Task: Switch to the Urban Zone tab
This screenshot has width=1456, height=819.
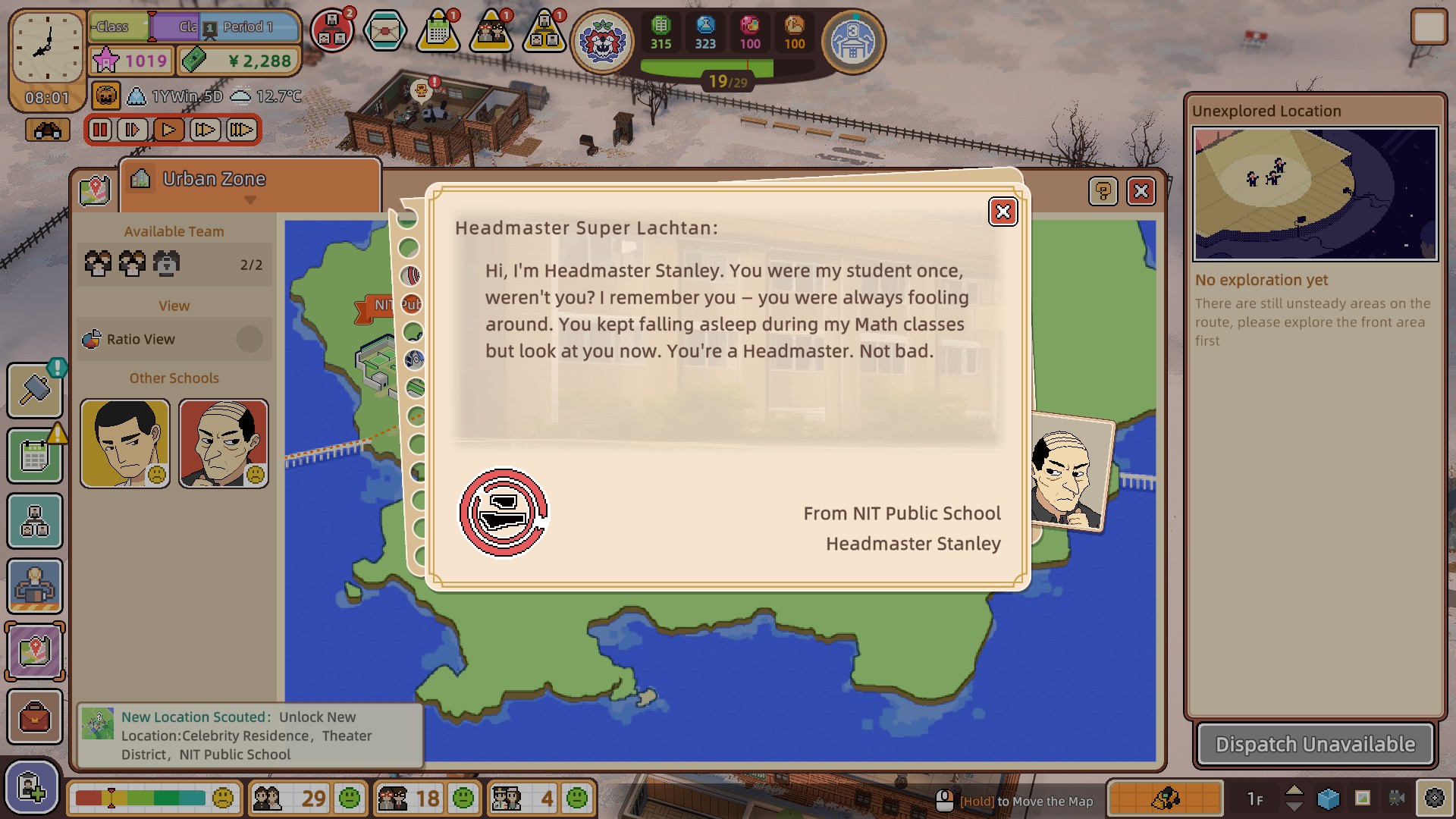Action: (x=212, y=179)
